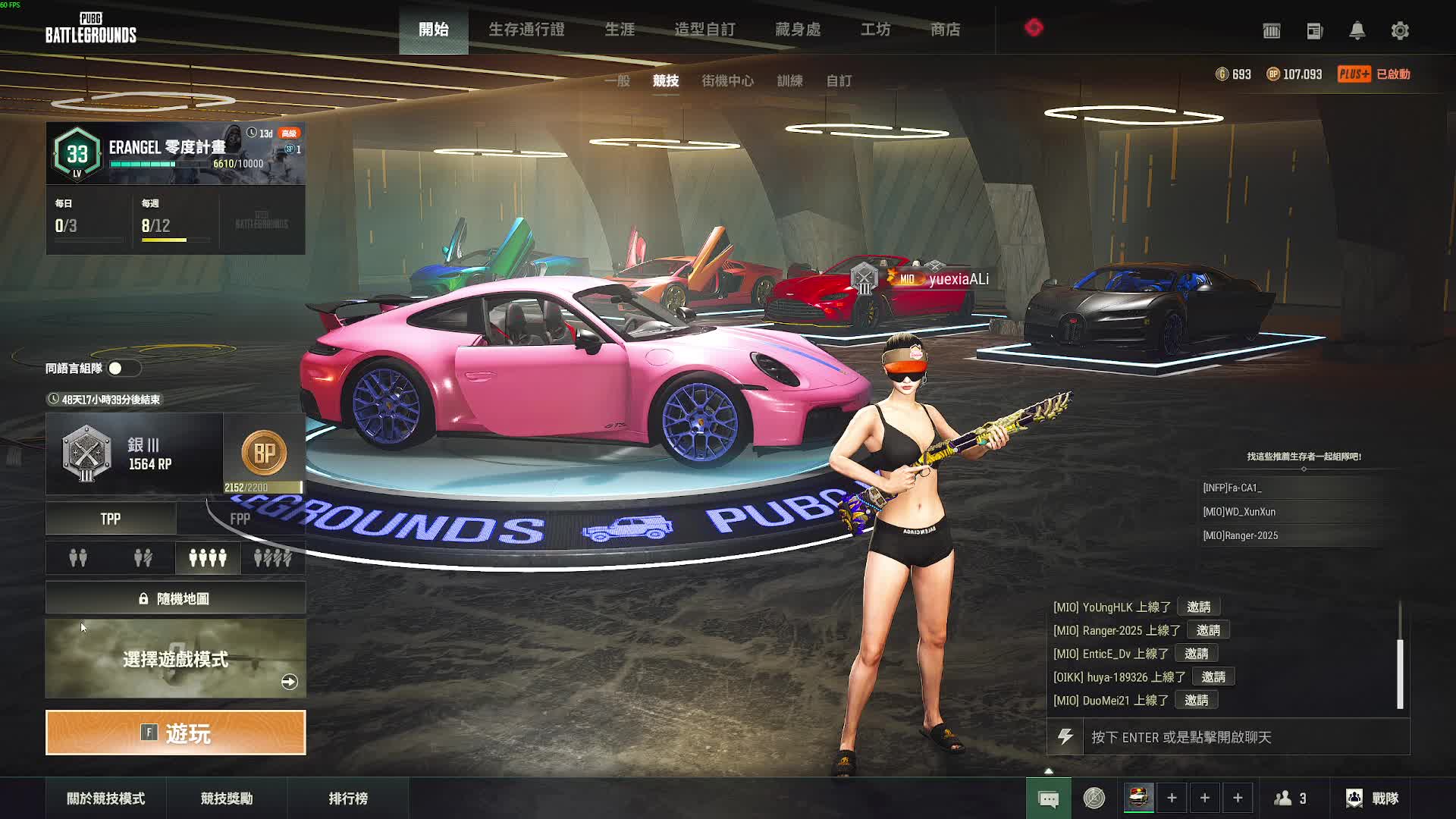Open the 選擇遊戲模式 game mode selector

(x=175, y=659)
